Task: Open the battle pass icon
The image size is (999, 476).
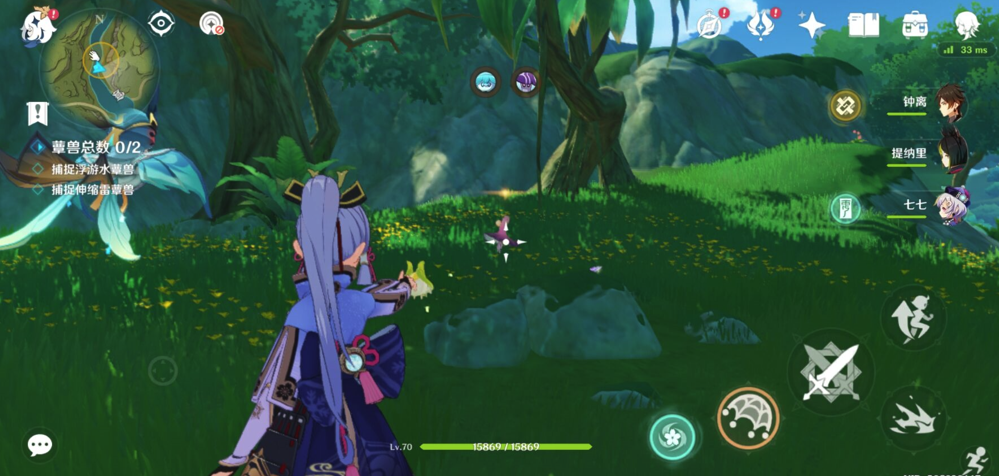Action: tap(761, 26)
